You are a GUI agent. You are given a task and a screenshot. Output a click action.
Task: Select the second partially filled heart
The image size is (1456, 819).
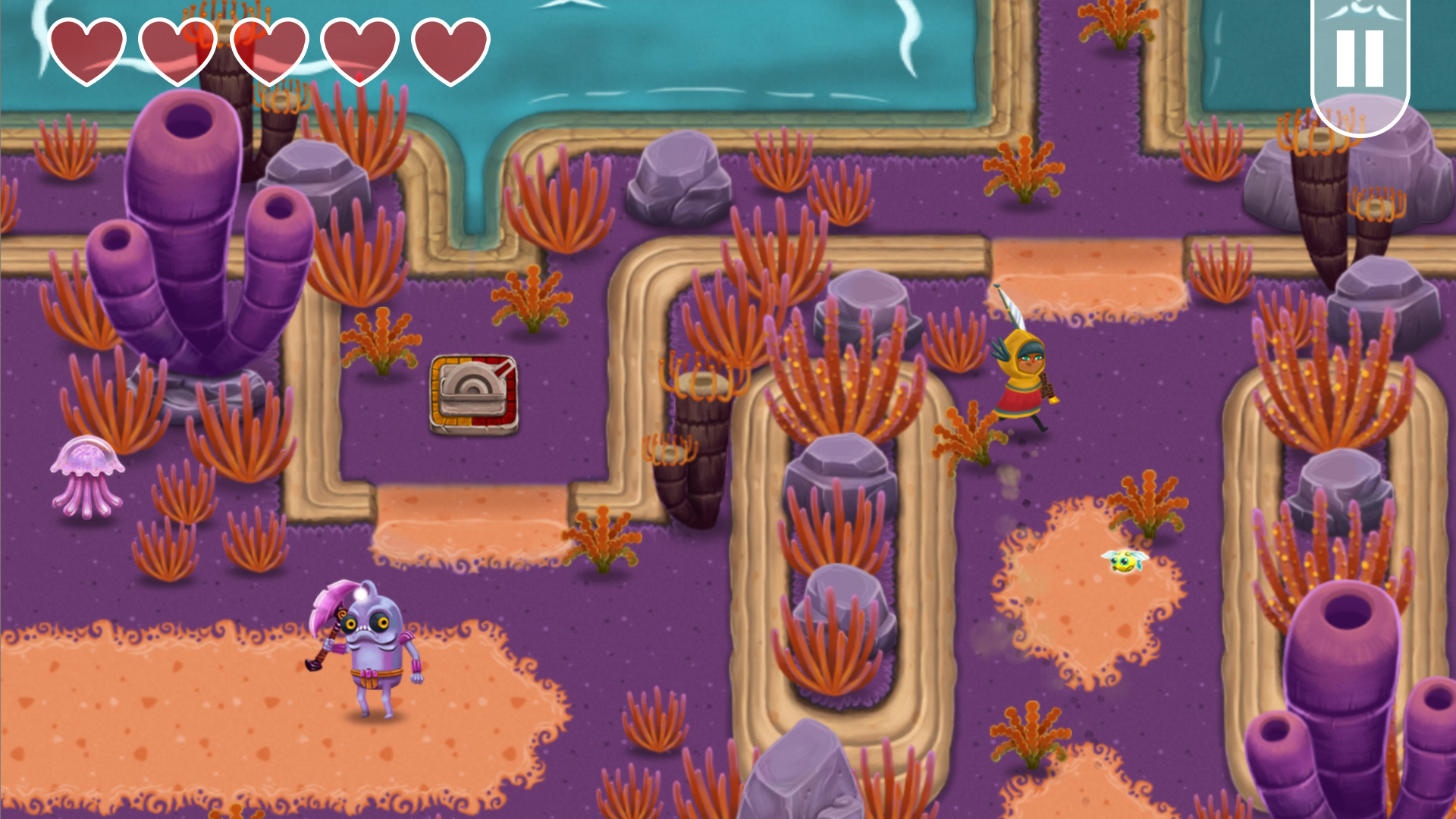pyautogui.click(x=178, y=49)
